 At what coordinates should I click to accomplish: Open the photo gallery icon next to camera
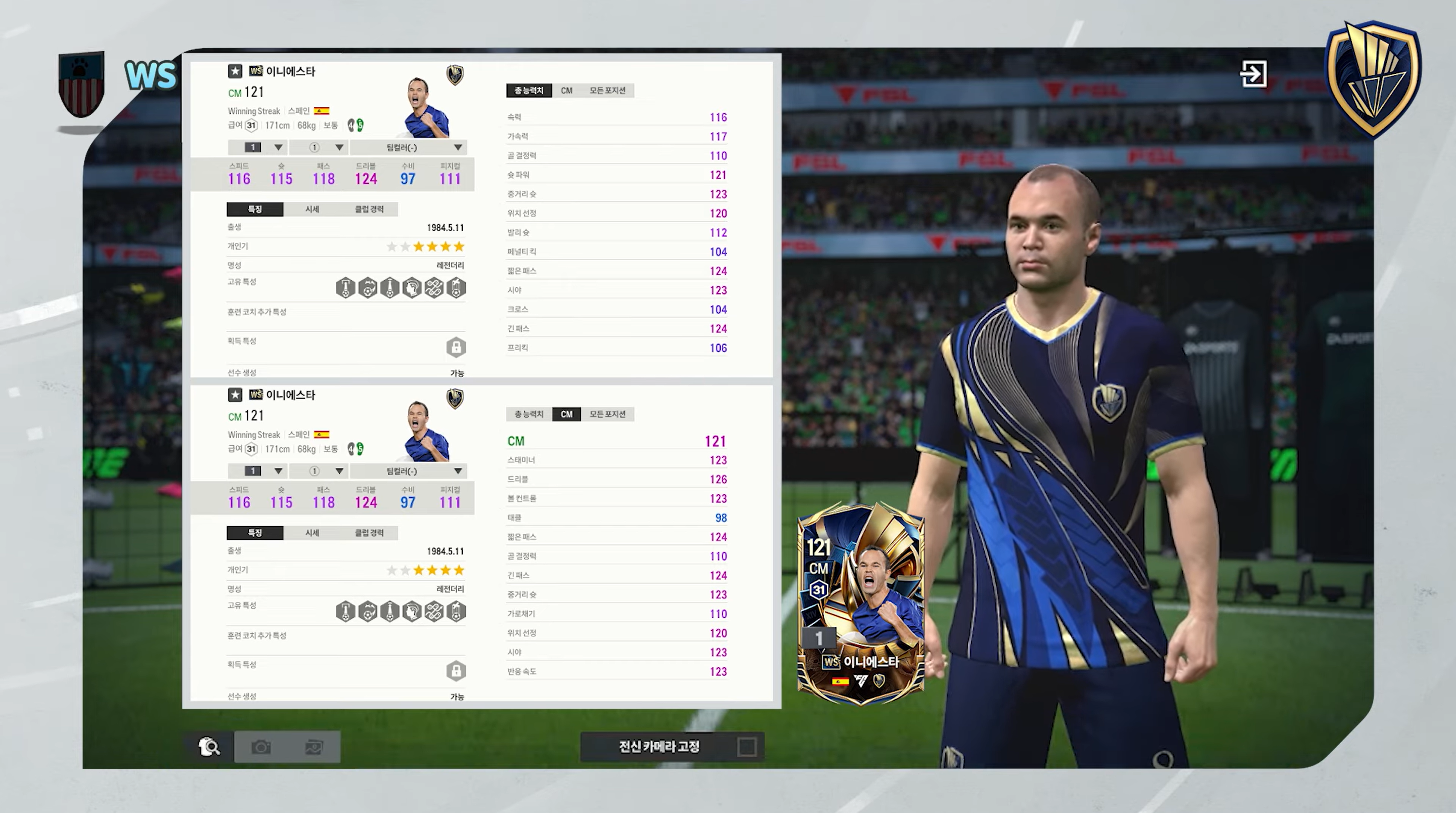(x=314, y=746)
